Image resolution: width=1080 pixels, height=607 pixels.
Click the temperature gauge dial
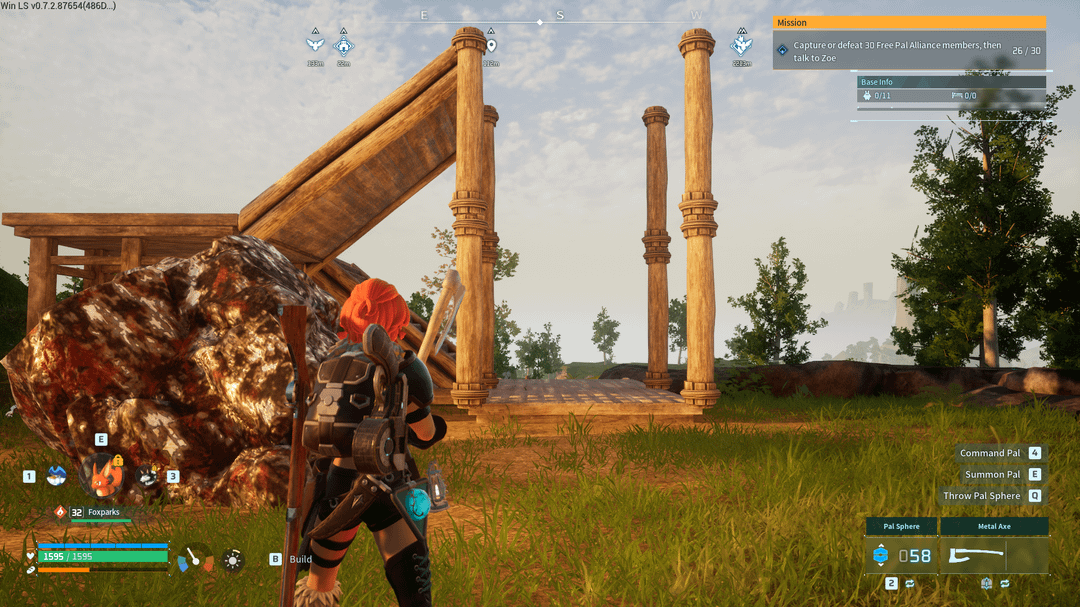tap(195, 559)
